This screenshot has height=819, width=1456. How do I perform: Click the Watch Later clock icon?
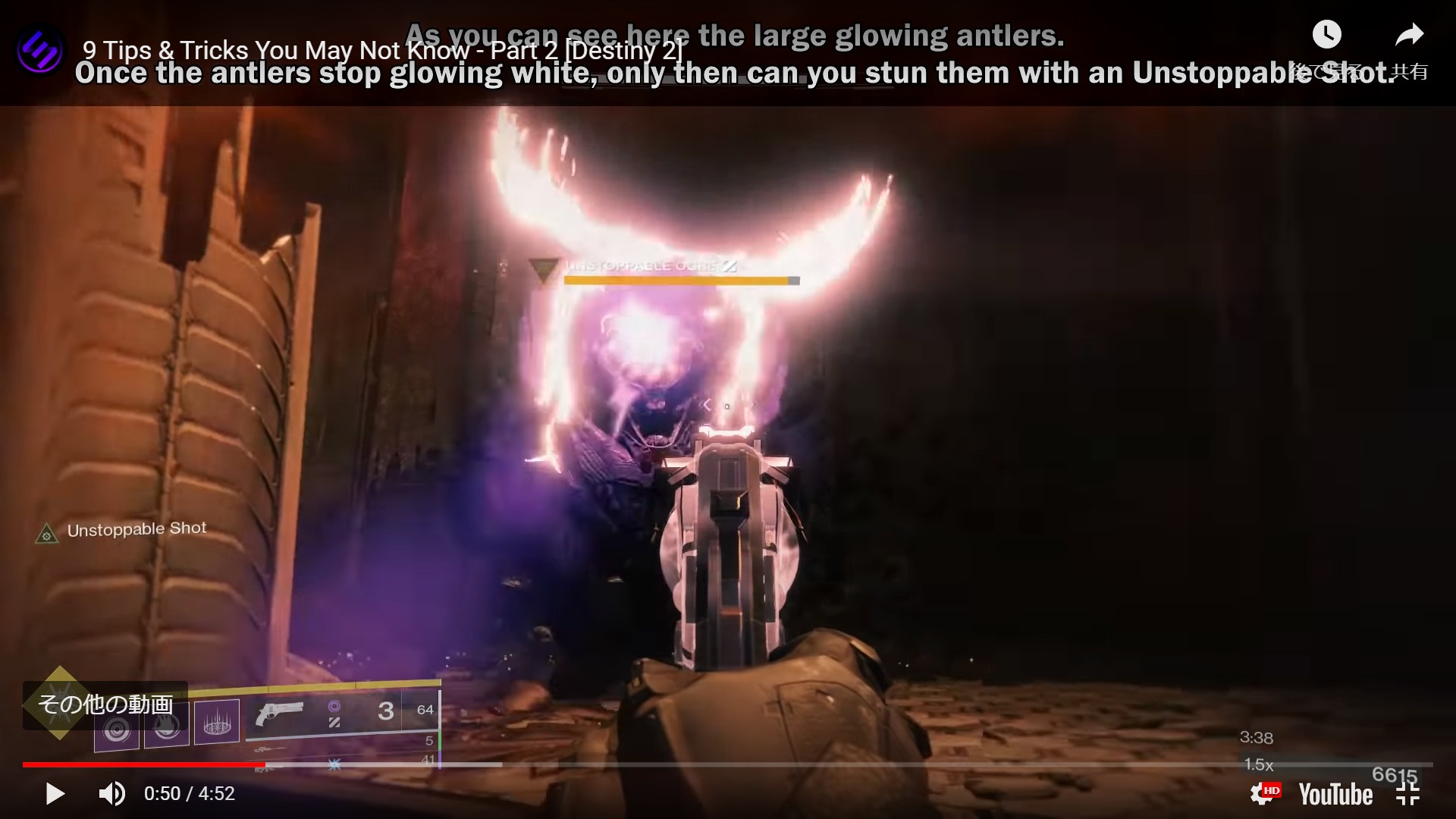tap(1326, 34)
